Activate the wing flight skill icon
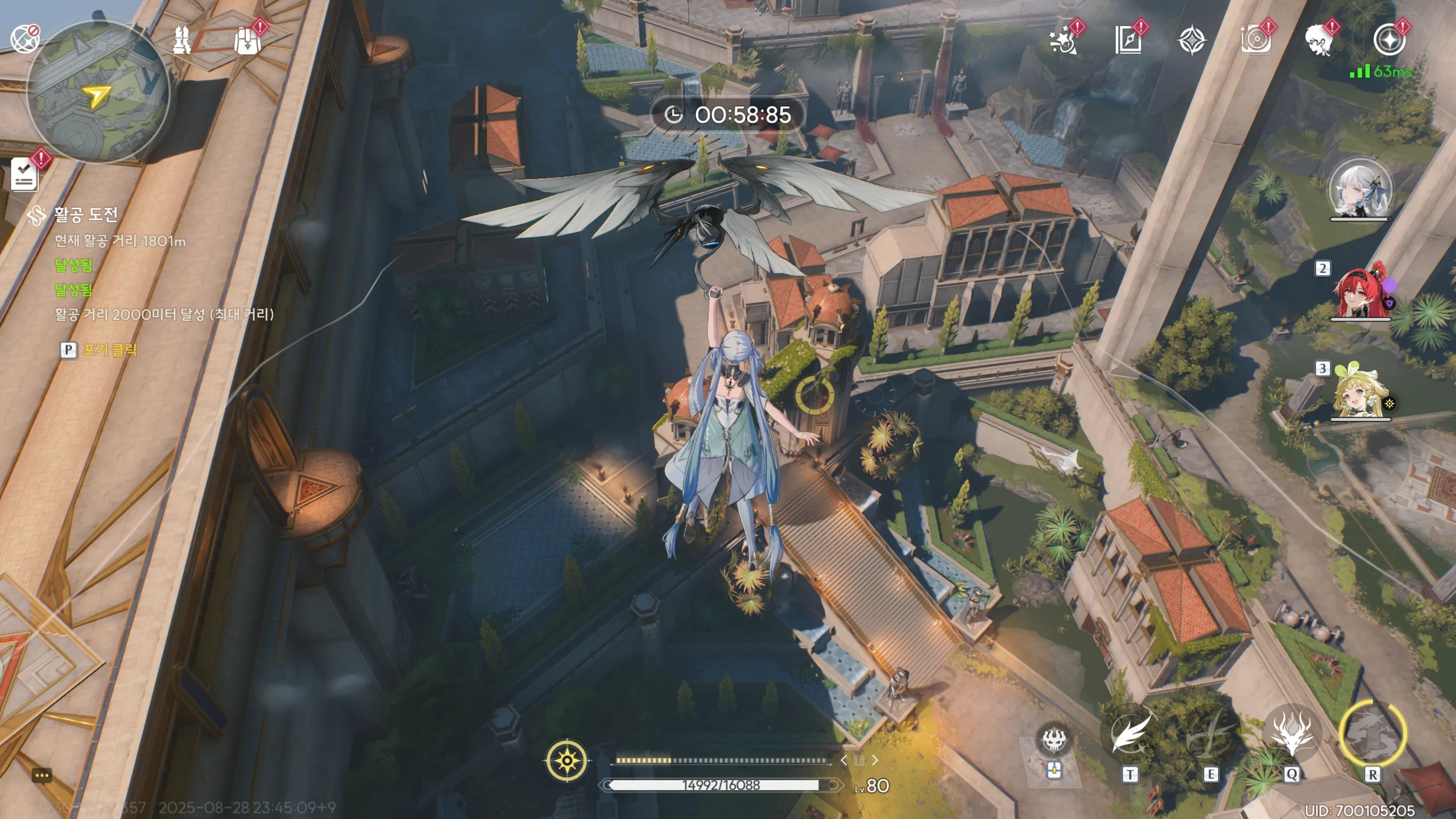This screenshot has height=819, width=1456. 1129,735
